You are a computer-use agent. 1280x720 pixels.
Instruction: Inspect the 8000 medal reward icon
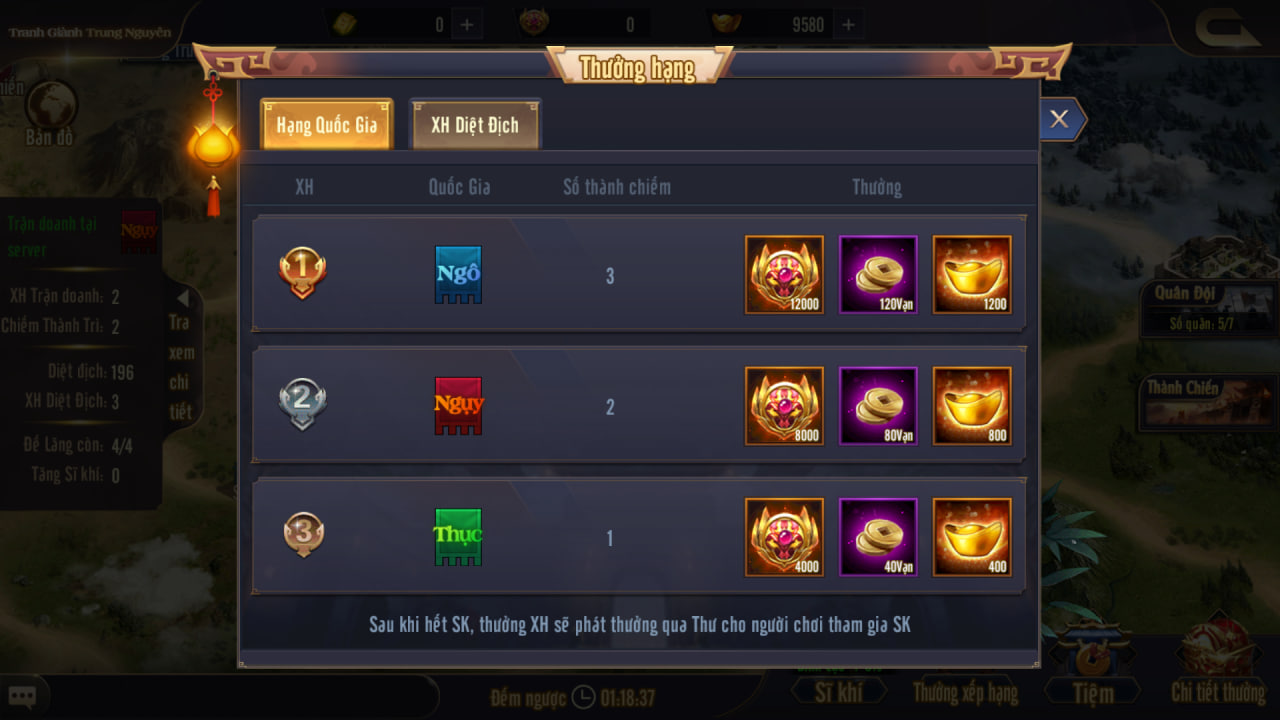point(784,406)
